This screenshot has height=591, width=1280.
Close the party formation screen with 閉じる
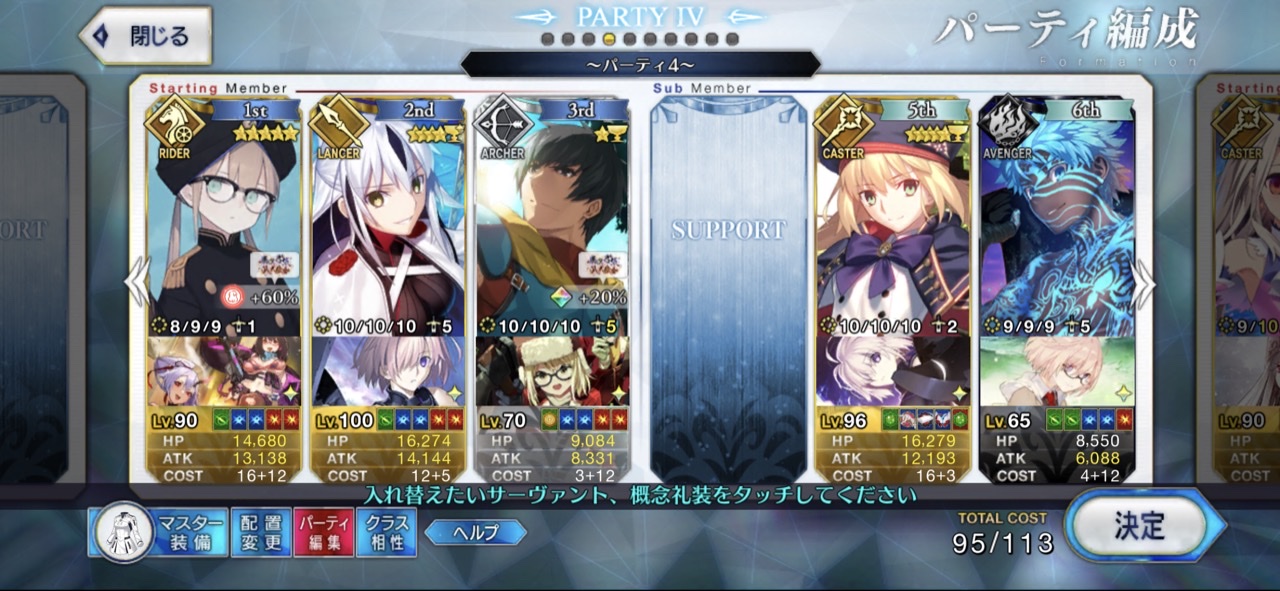145,37
